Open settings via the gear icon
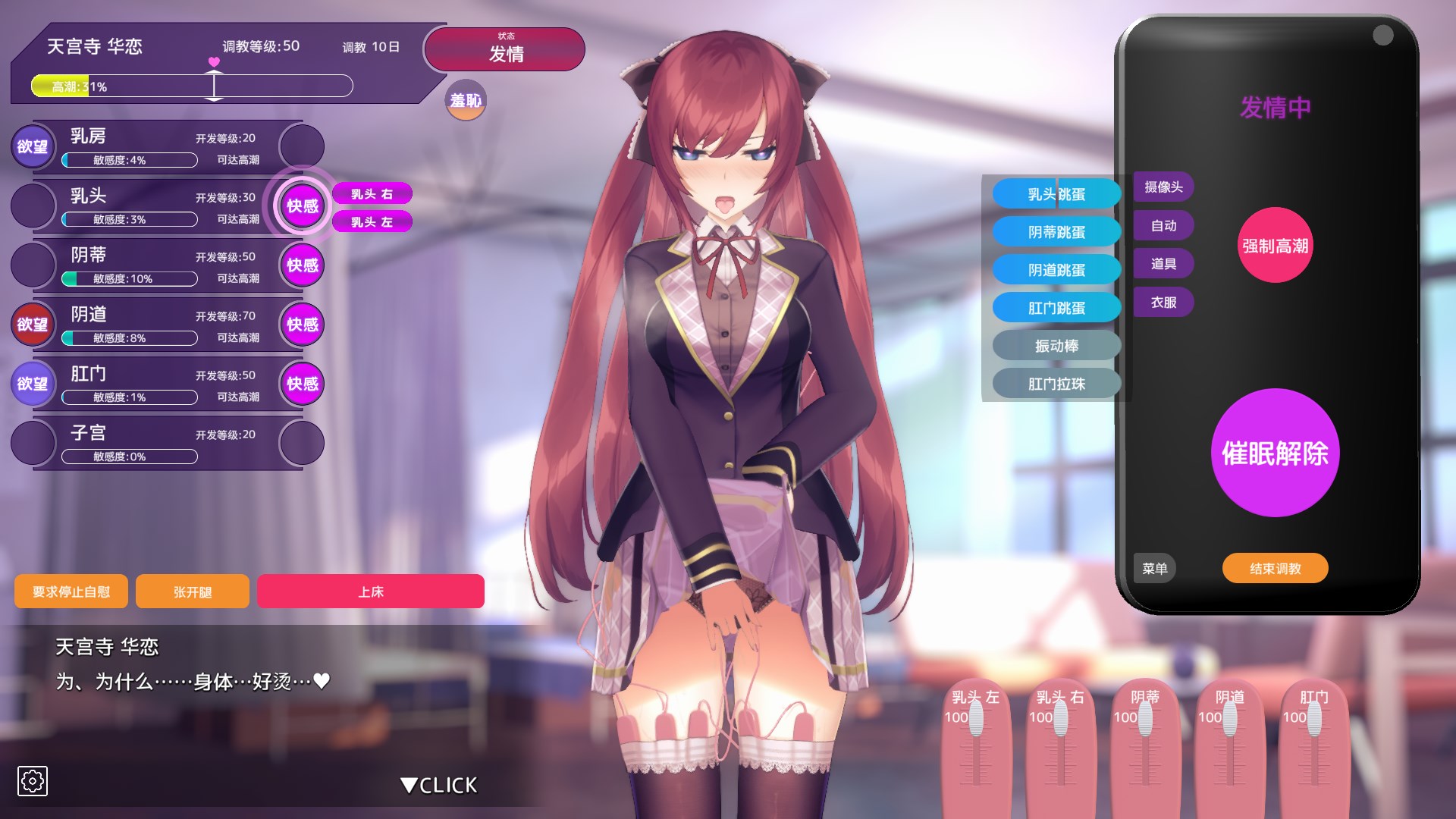Screen dimensions: 1456x819 (33, 780)
